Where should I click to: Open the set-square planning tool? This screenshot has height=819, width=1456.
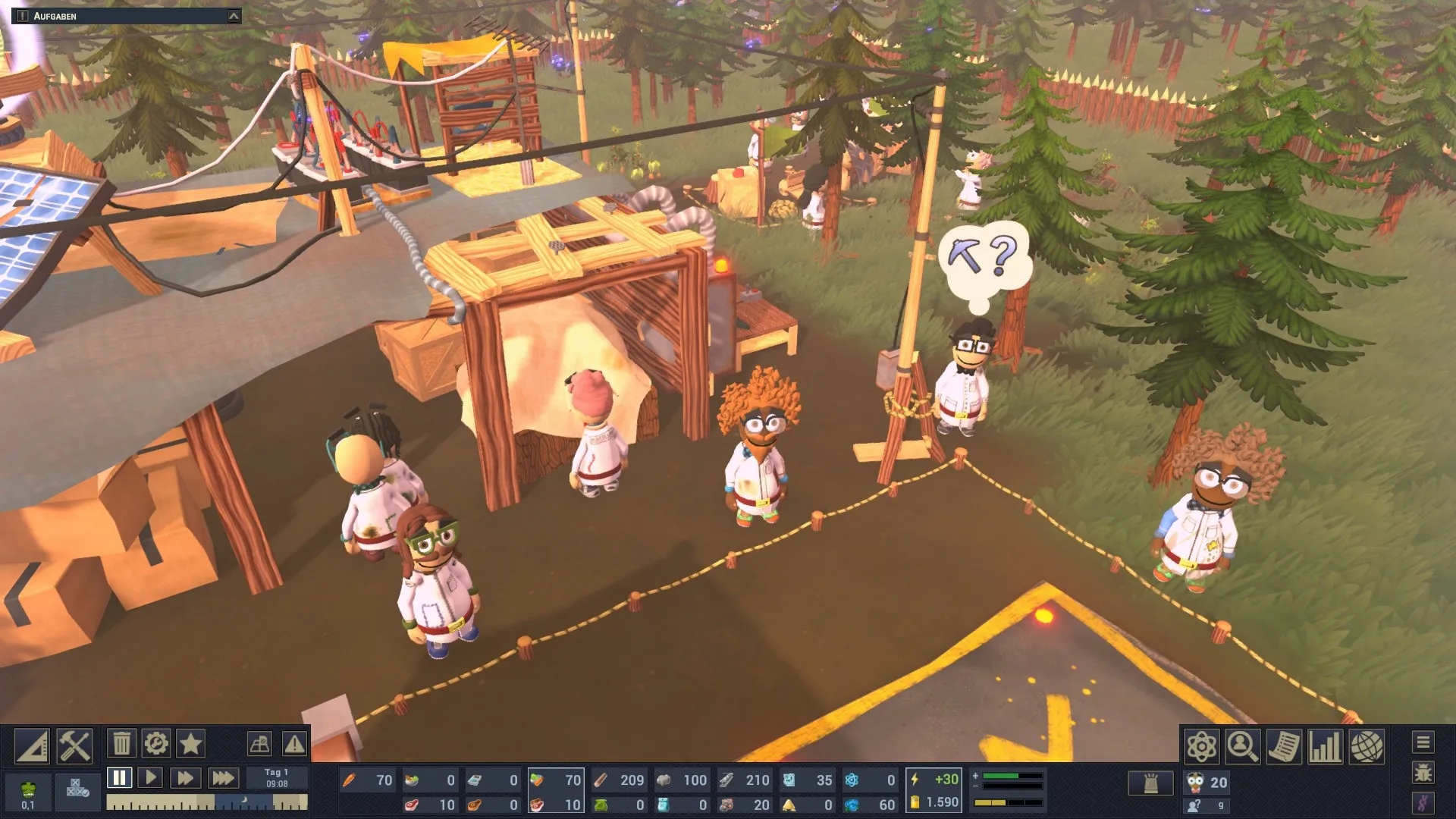point(32,746)
